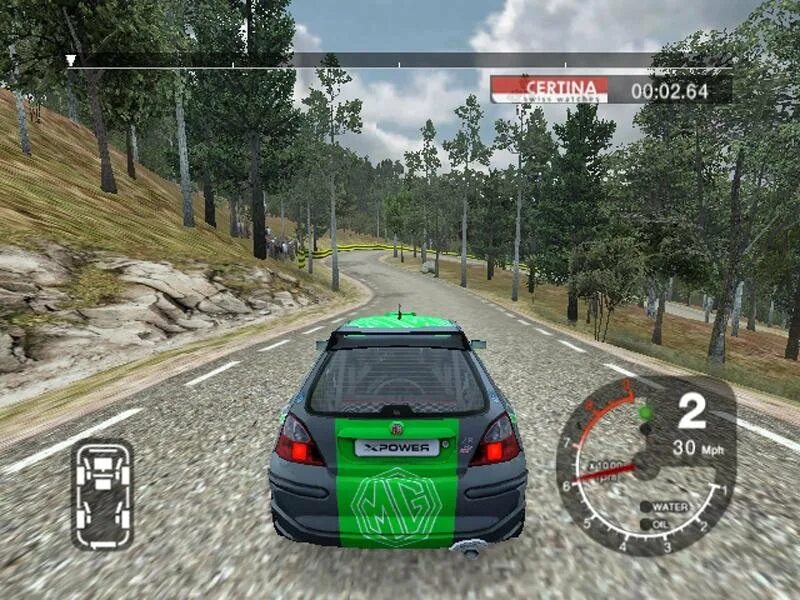Click the car damage diagram icon
800x600 pixels.
(103, 495)
